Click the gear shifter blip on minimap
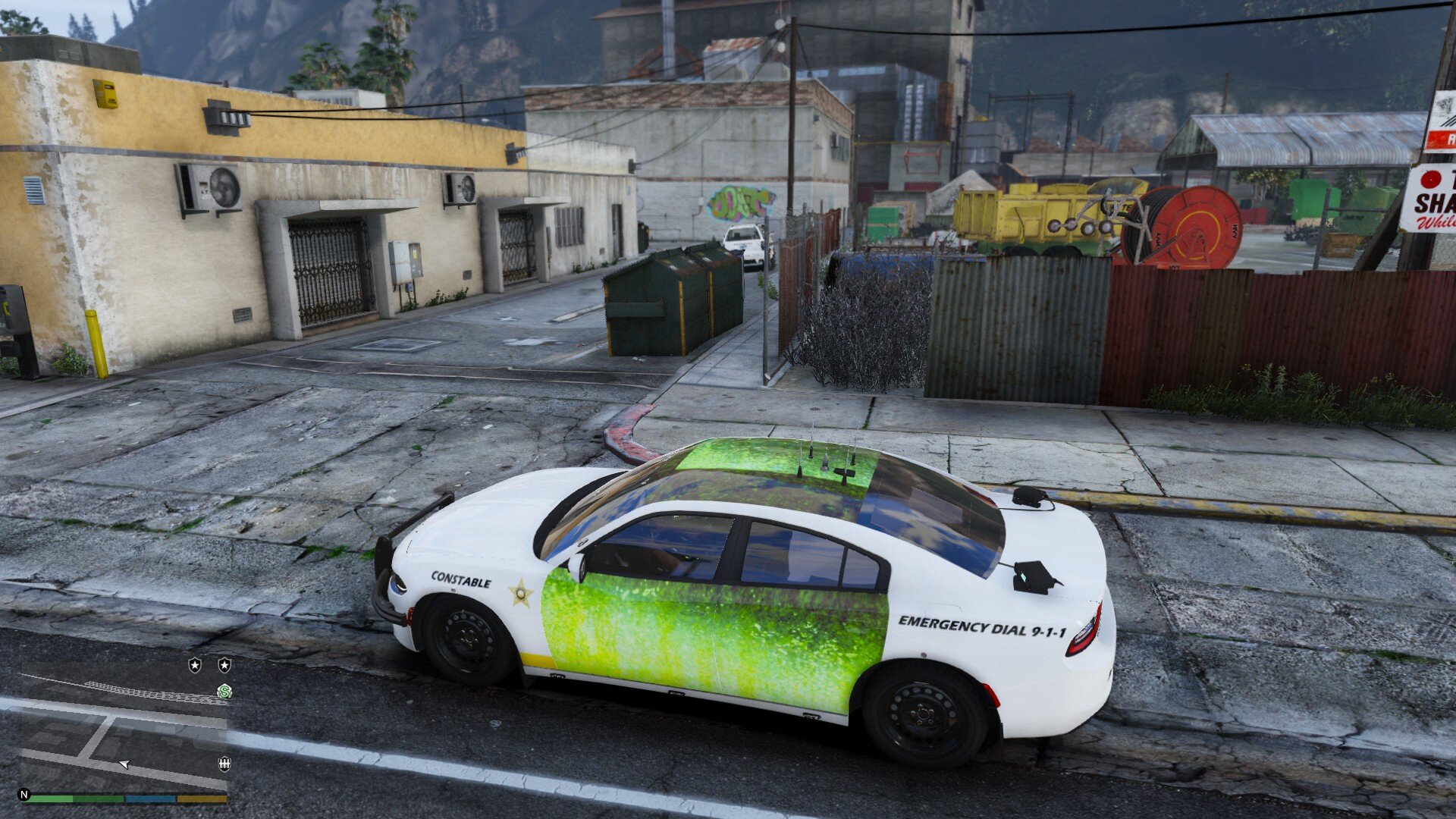The width and height of the screenshot is (1456, 819). [224, 764]
